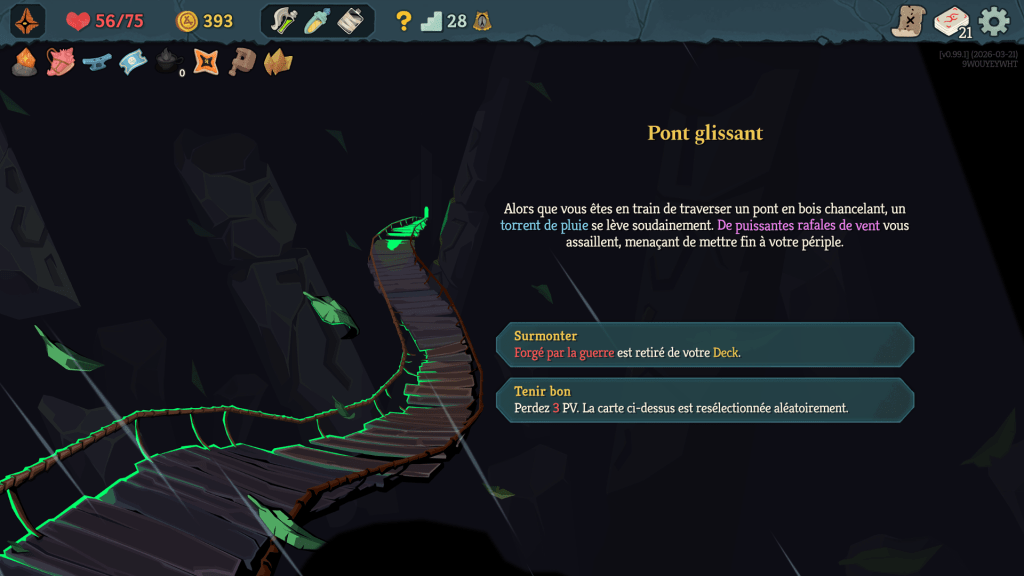Viewport: 1024px width, 576px height.
Task: View the deck of 21 cards
Action: (x=951, y=21)
